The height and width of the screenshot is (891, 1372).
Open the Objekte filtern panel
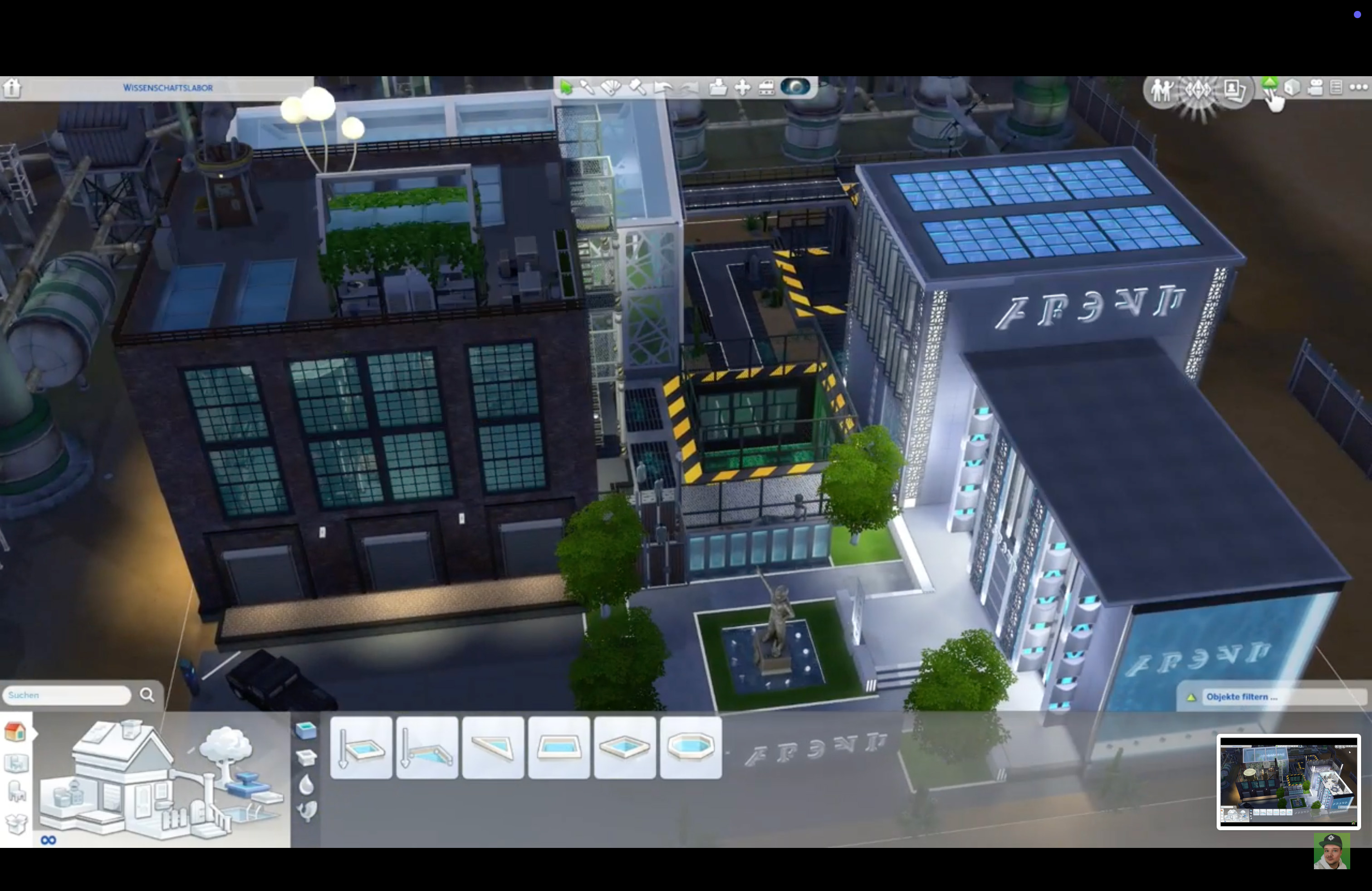pyautogui.click(x=1268, y=697)
